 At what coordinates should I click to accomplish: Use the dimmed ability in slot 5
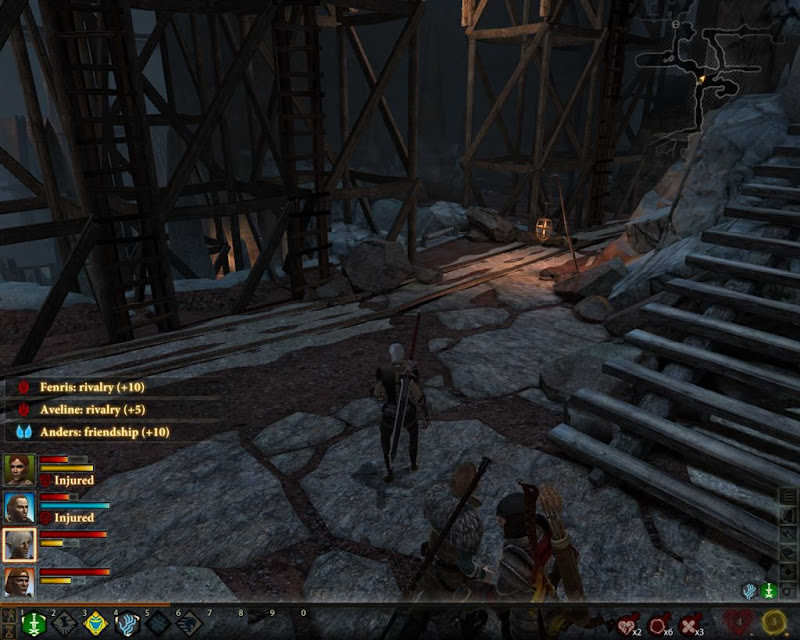point(158,624)
